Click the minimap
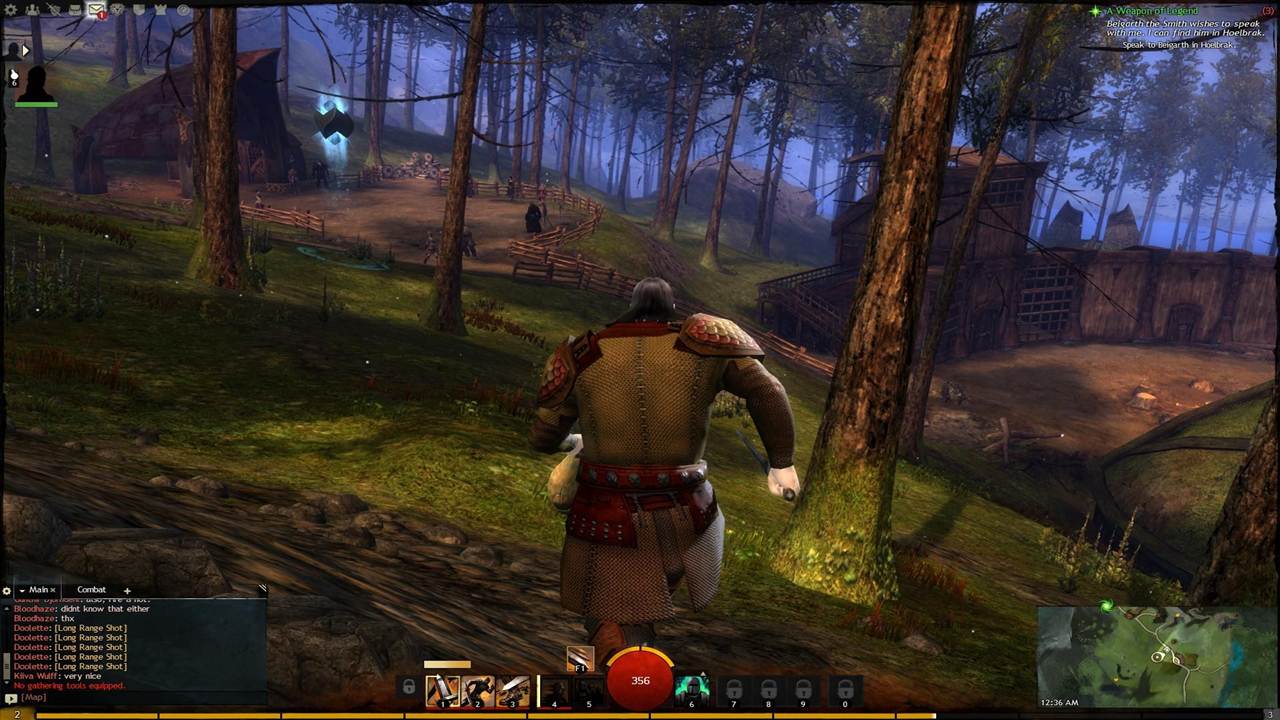Viewport: 1280px width, 720px height. pyautogui.click(x=1157, y=656)
